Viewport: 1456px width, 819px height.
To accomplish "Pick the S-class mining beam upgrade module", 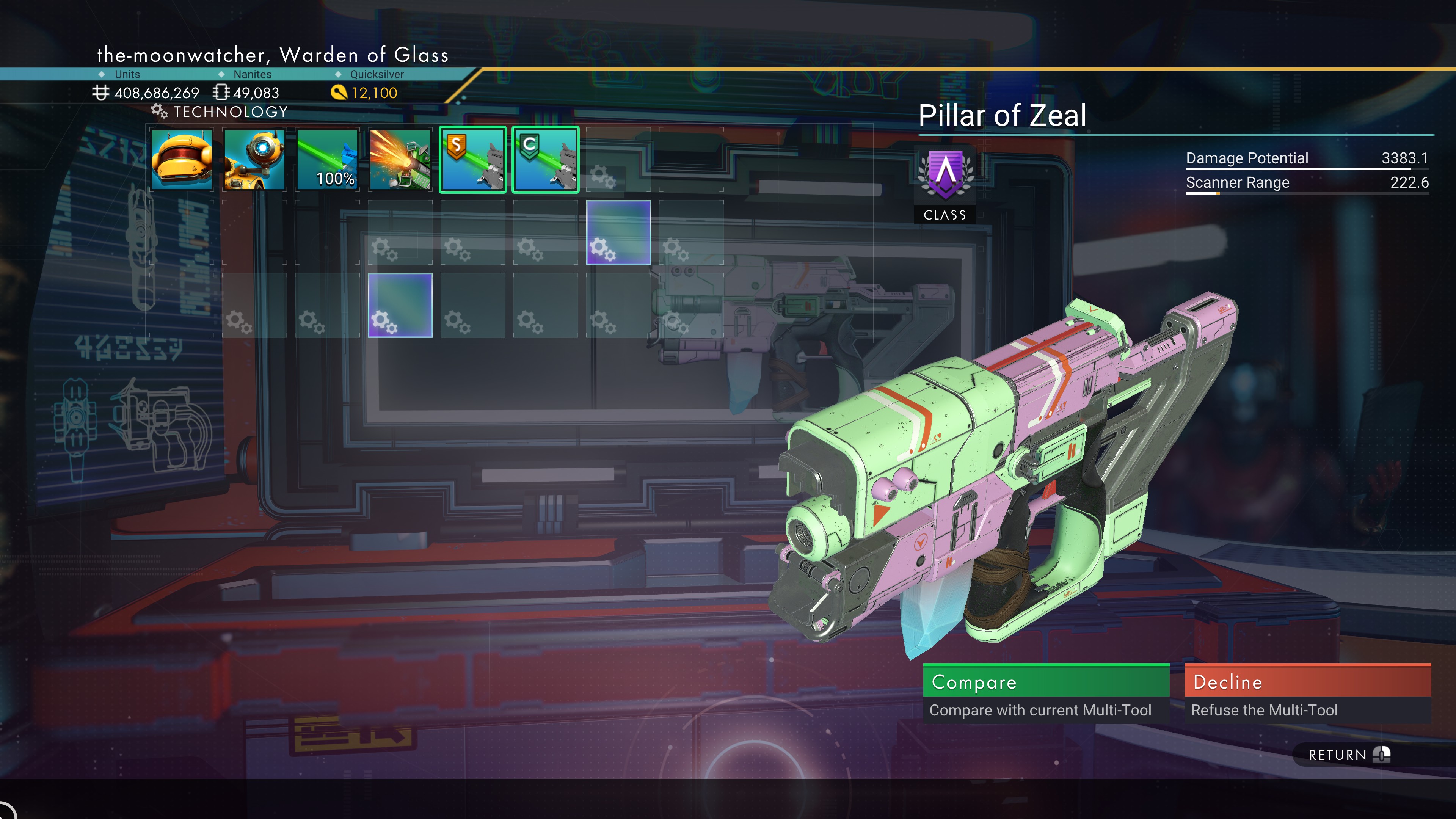I will [x=472, y=160].
